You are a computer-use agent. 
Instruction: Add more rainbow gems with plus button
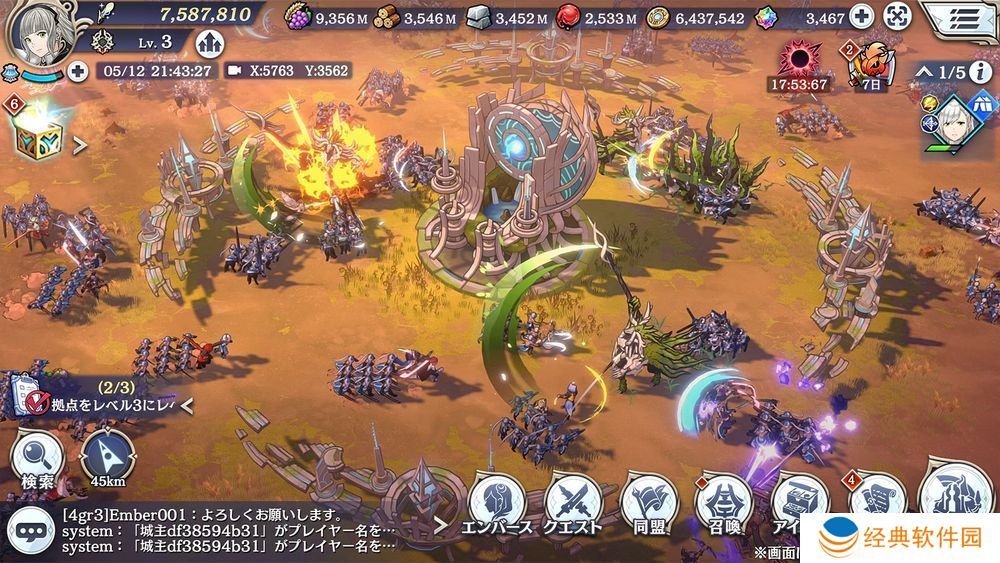pyautogui.click(x=862, y=17)
